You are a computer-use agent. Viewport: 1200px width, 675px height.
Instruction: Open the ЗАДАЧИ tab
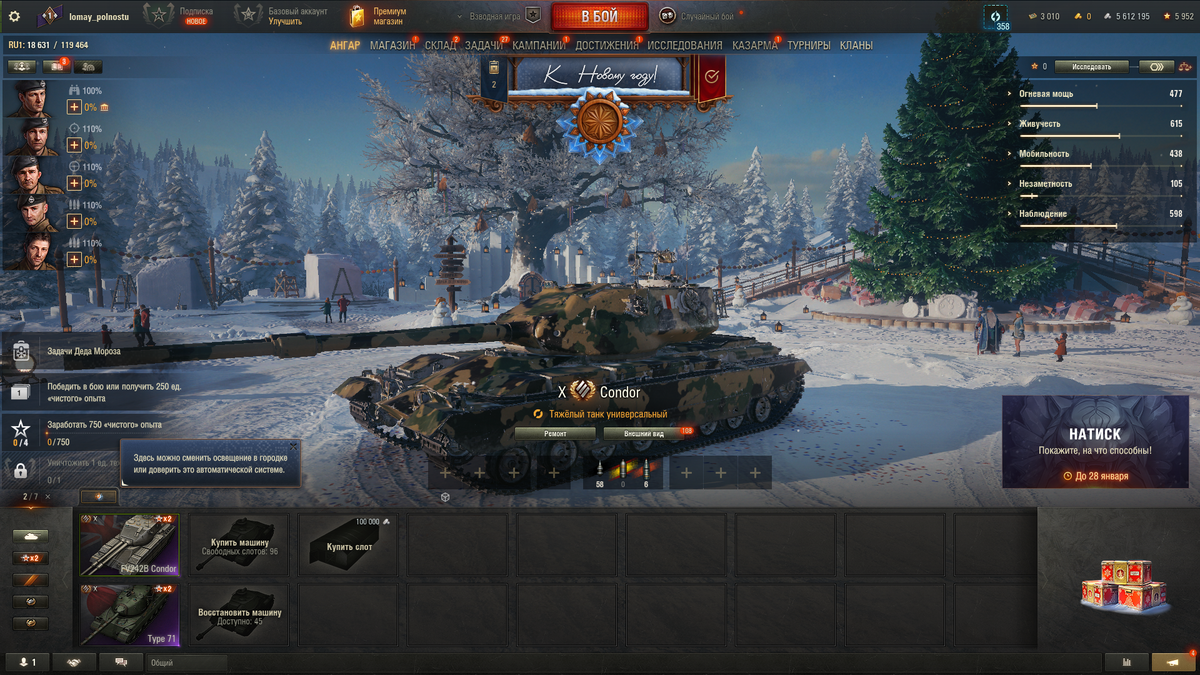click(484, 45)
